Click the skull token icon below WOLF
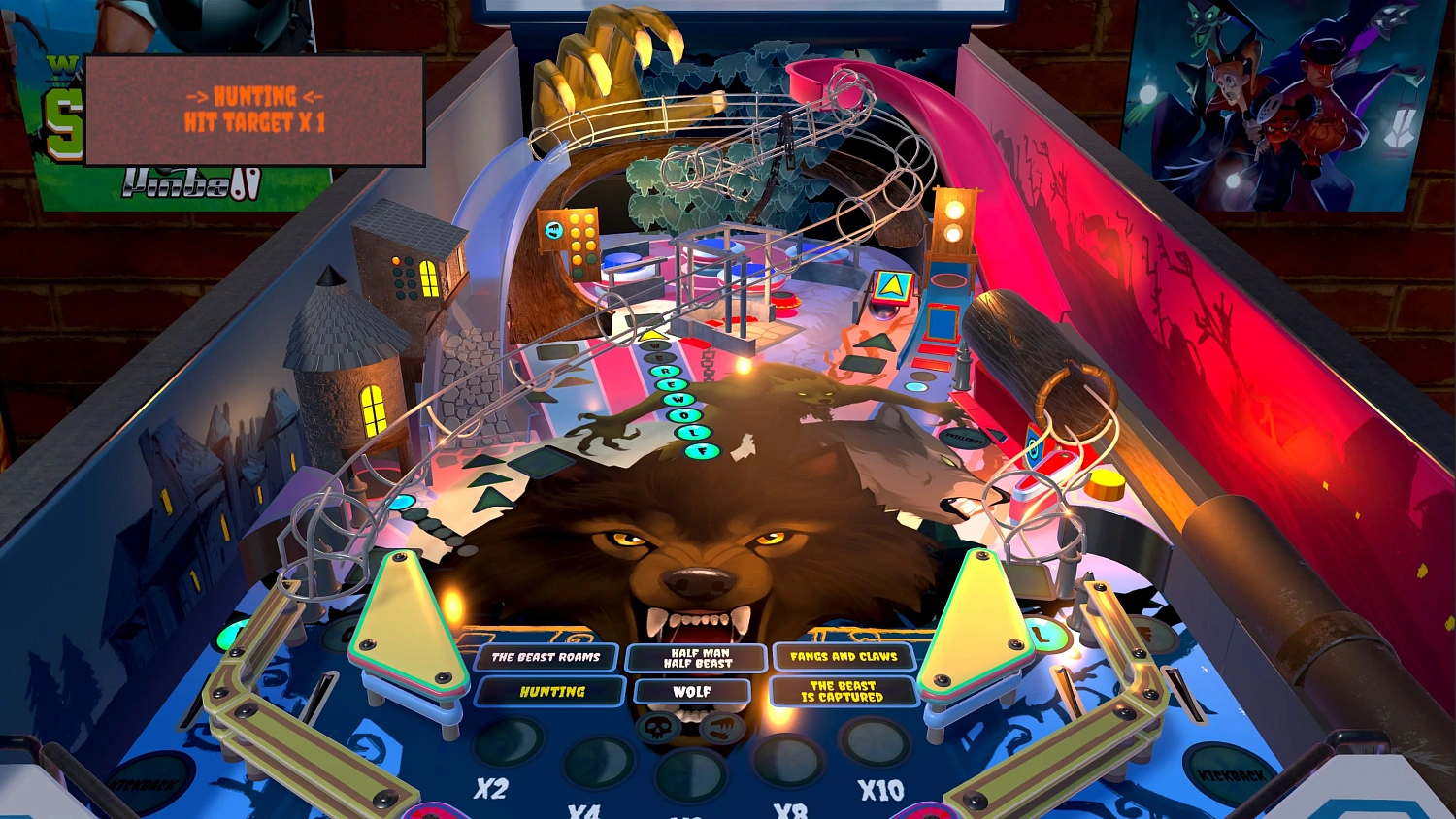The height and width of the screenshot is (819, 1456). 658,728
